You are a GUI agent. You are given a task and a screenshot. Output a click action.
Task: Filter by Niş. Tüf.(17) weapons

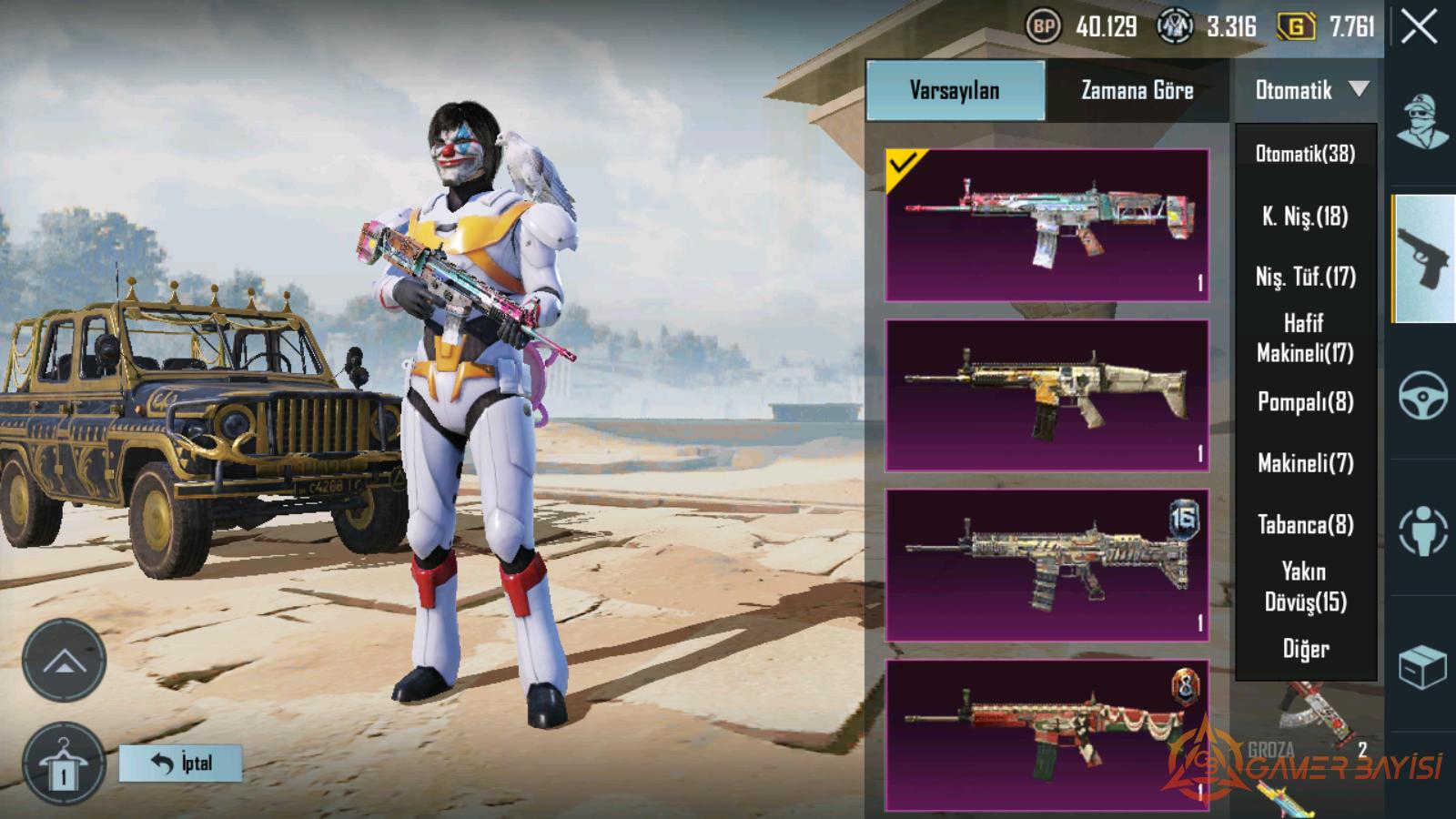click(x=1305, y=277)
